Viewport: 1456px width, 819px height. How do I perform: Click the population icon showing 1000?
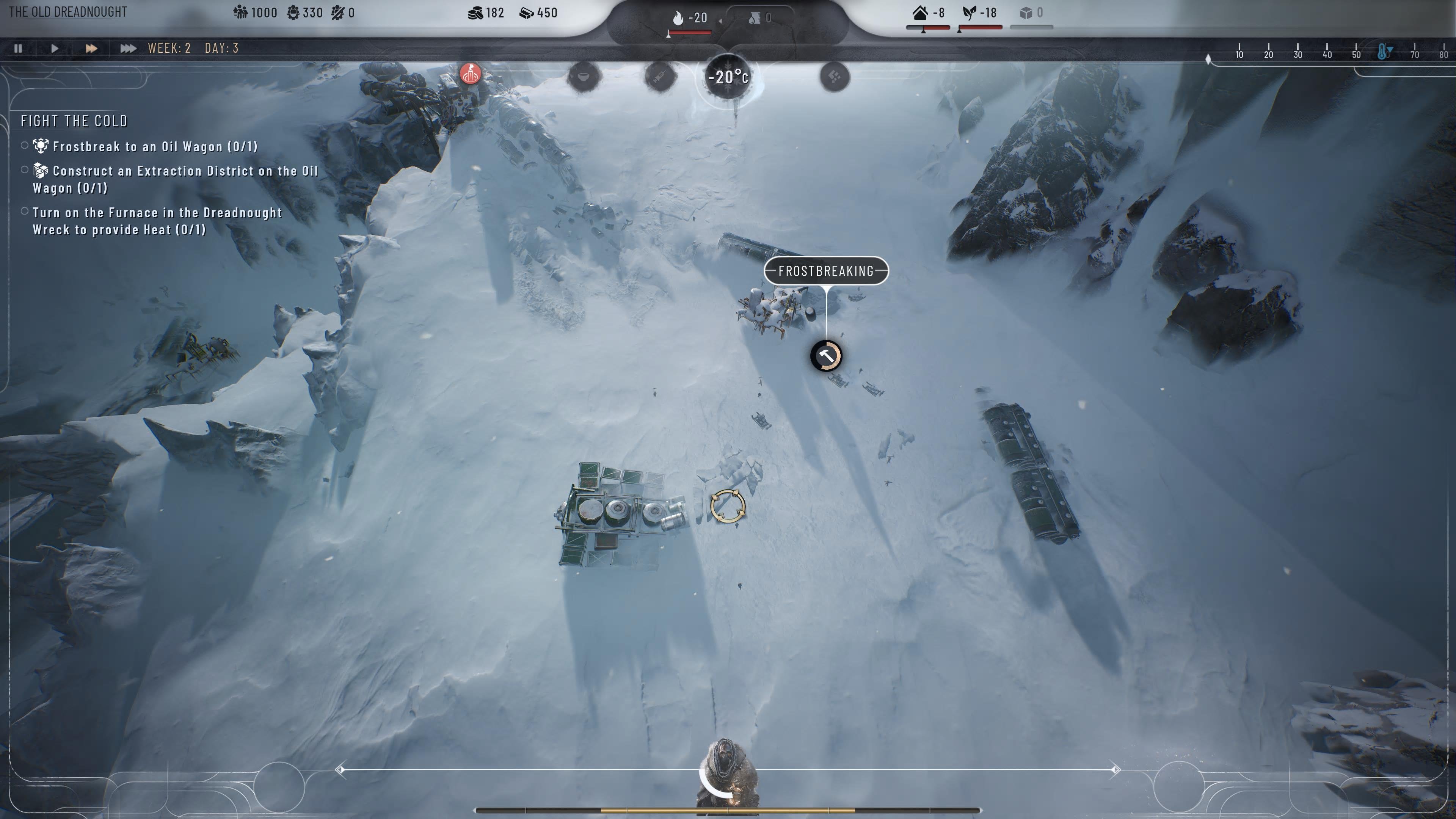pos(240,13)
